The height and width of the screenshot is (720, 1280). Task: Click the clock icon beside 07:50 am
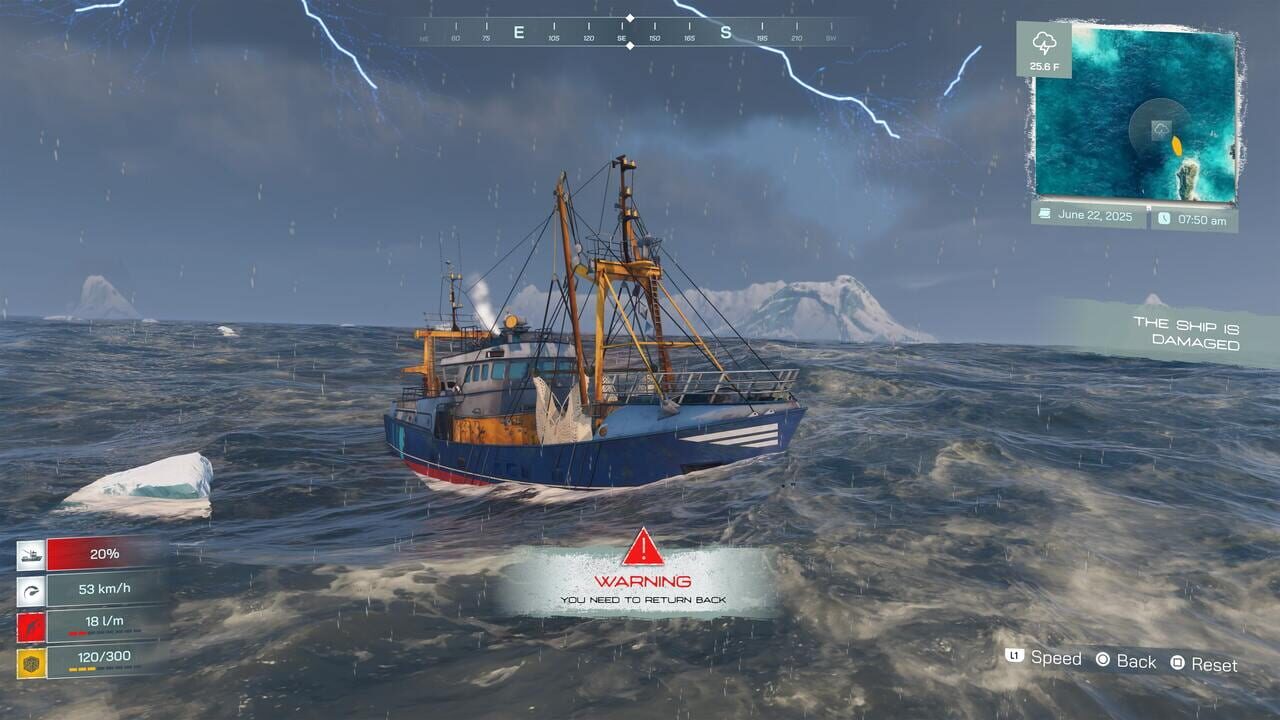click(1163, 217)
